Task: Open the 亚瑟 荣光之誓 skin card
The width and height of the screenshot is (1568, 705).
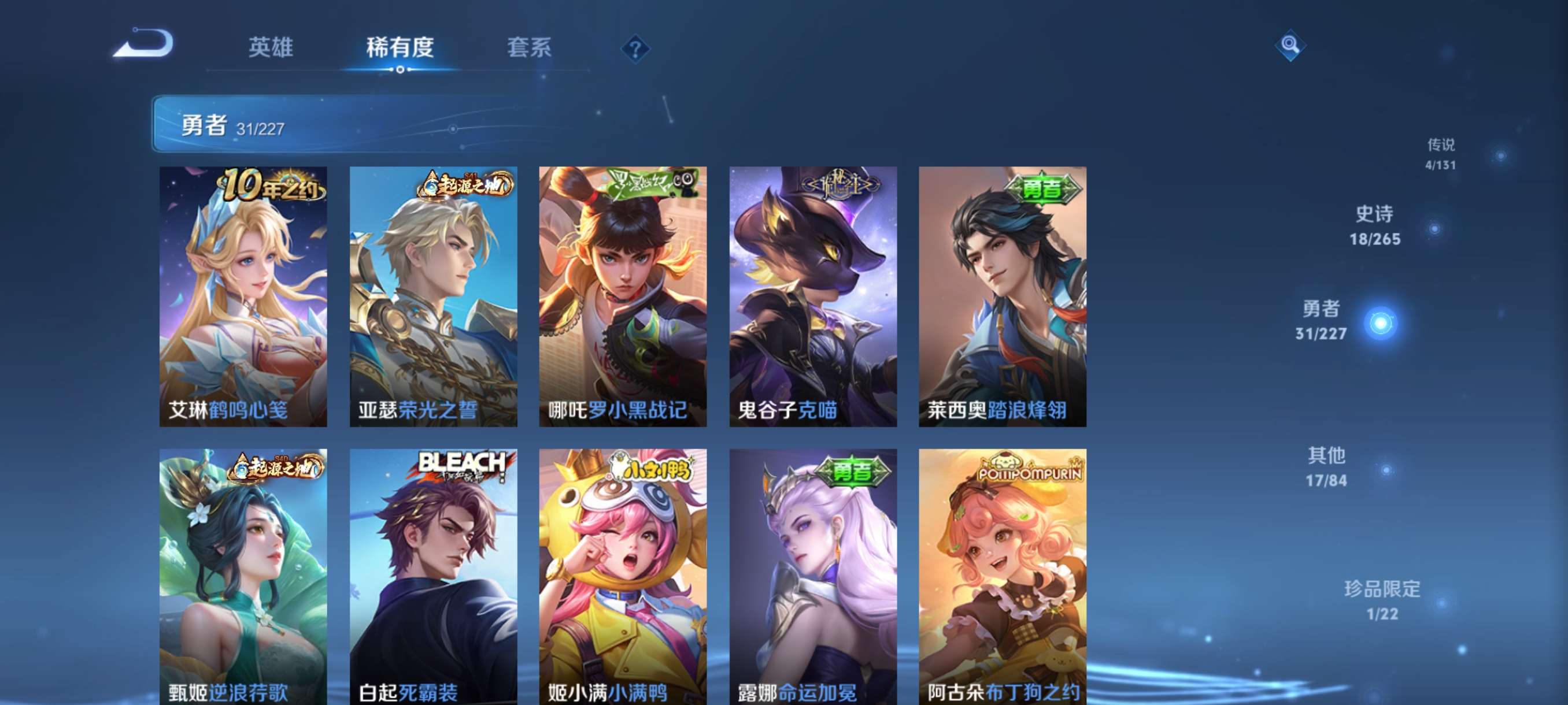Action: (433, 296)
